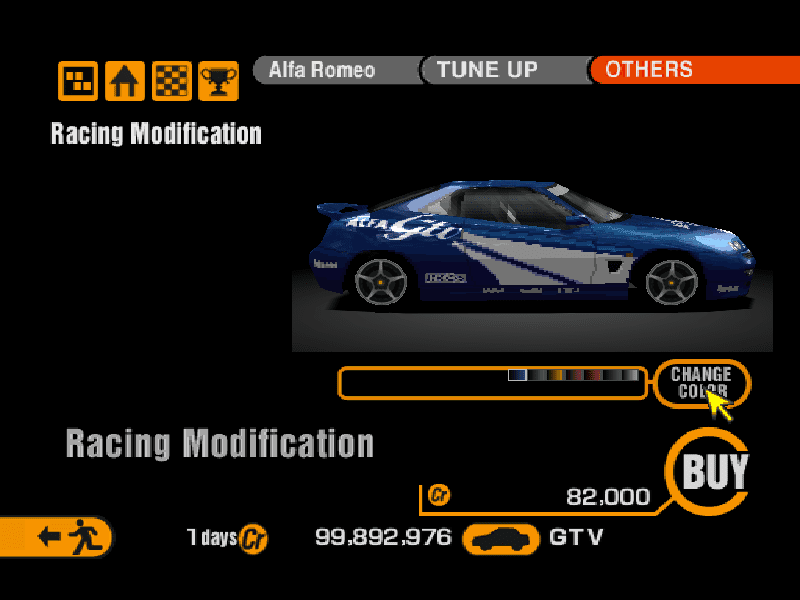
Task: Buy the Racing Modification
Action: pos(714,471)
